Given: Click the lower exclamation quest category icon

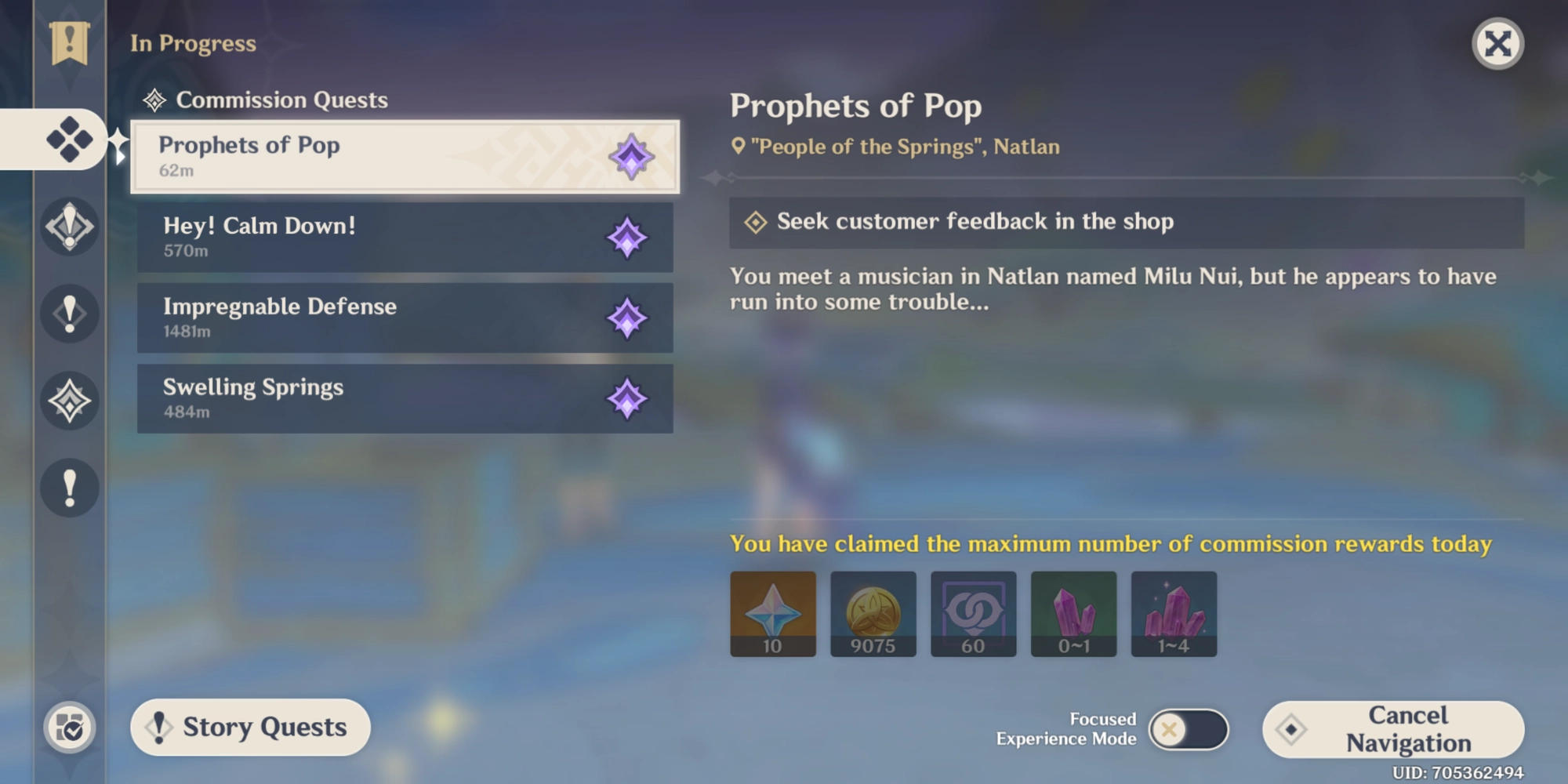Looking at the screenshot, I should pos(69,488).
